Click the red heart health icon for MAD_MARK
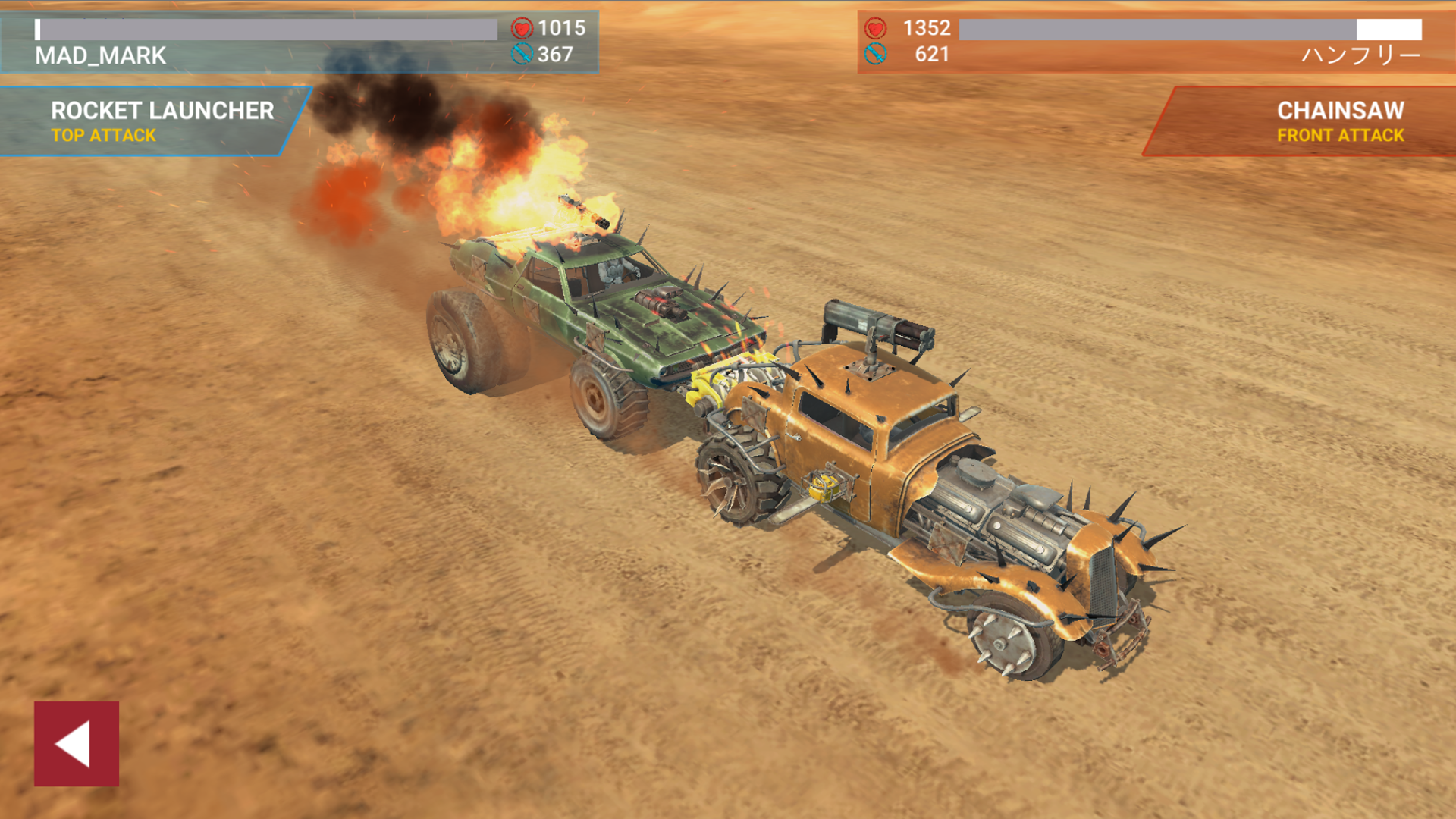 pyautogui.click(x=522, y=27)
